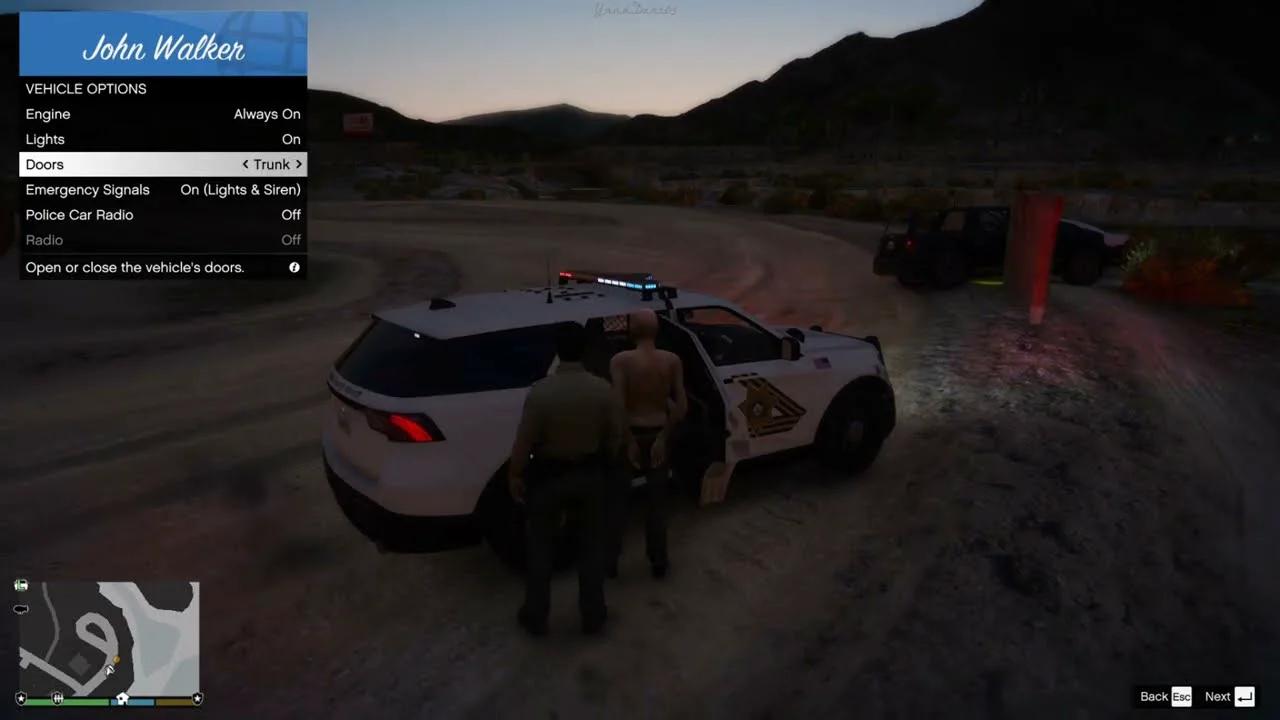The width and height of the screenshot is (1280, 720).
Task: Click the green vehicle icon above the minimap
Action: tap(21, 584)
